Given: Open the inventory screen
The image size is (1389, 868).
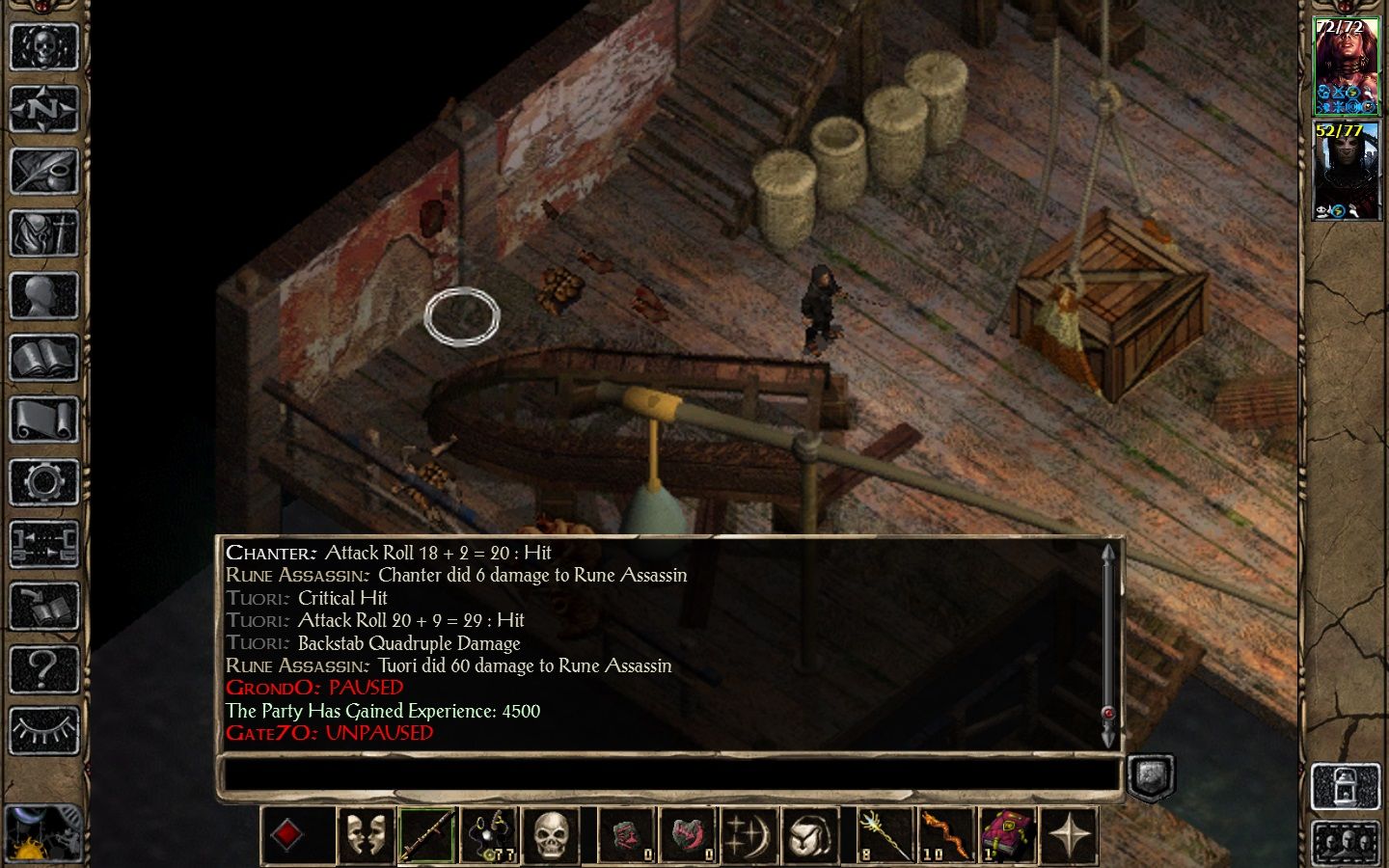Looking at the screenshot, I should [43, 234].
